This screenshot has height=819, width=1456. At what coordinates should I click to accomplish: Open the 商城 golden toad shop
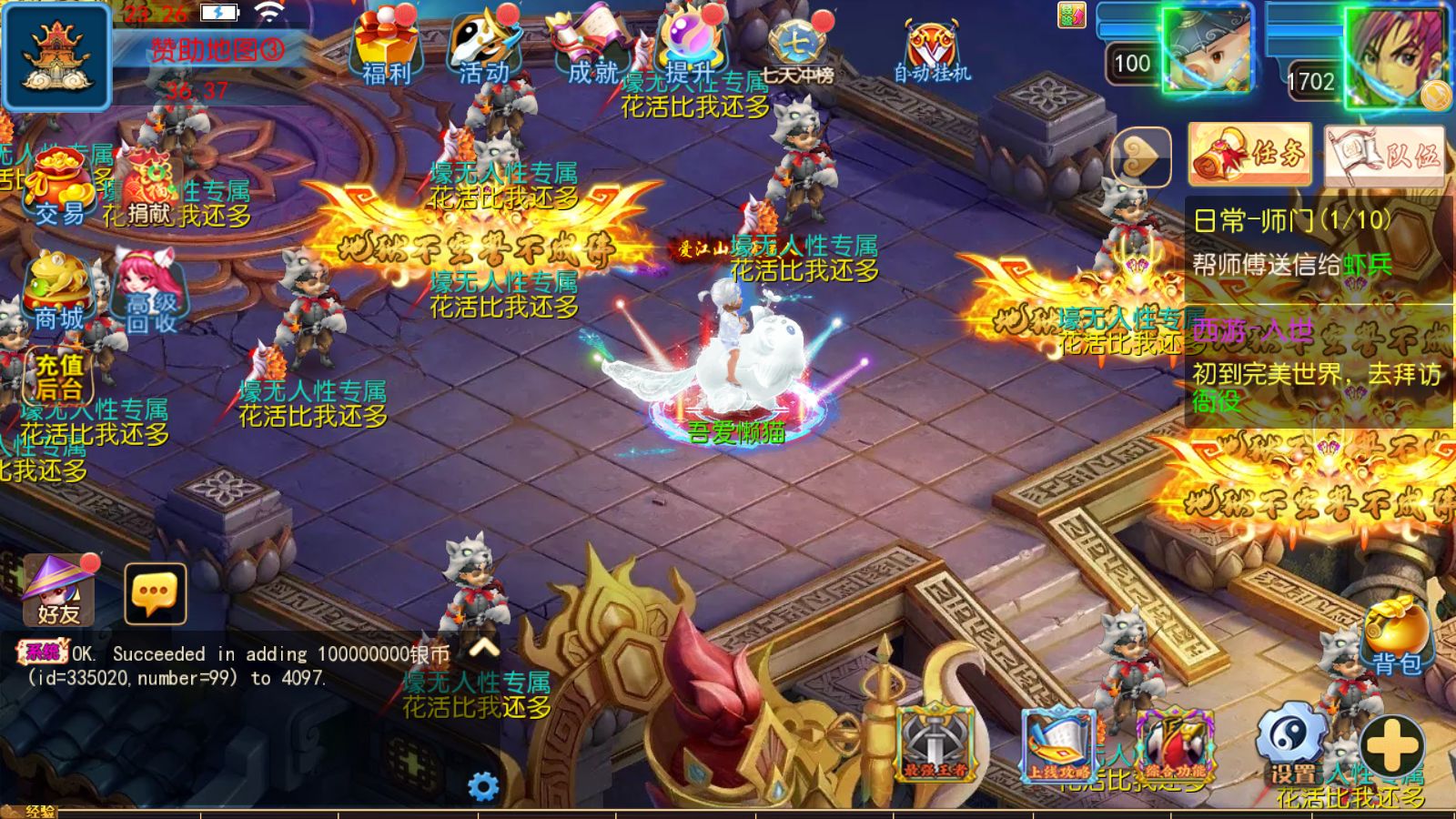pos(57,291)
